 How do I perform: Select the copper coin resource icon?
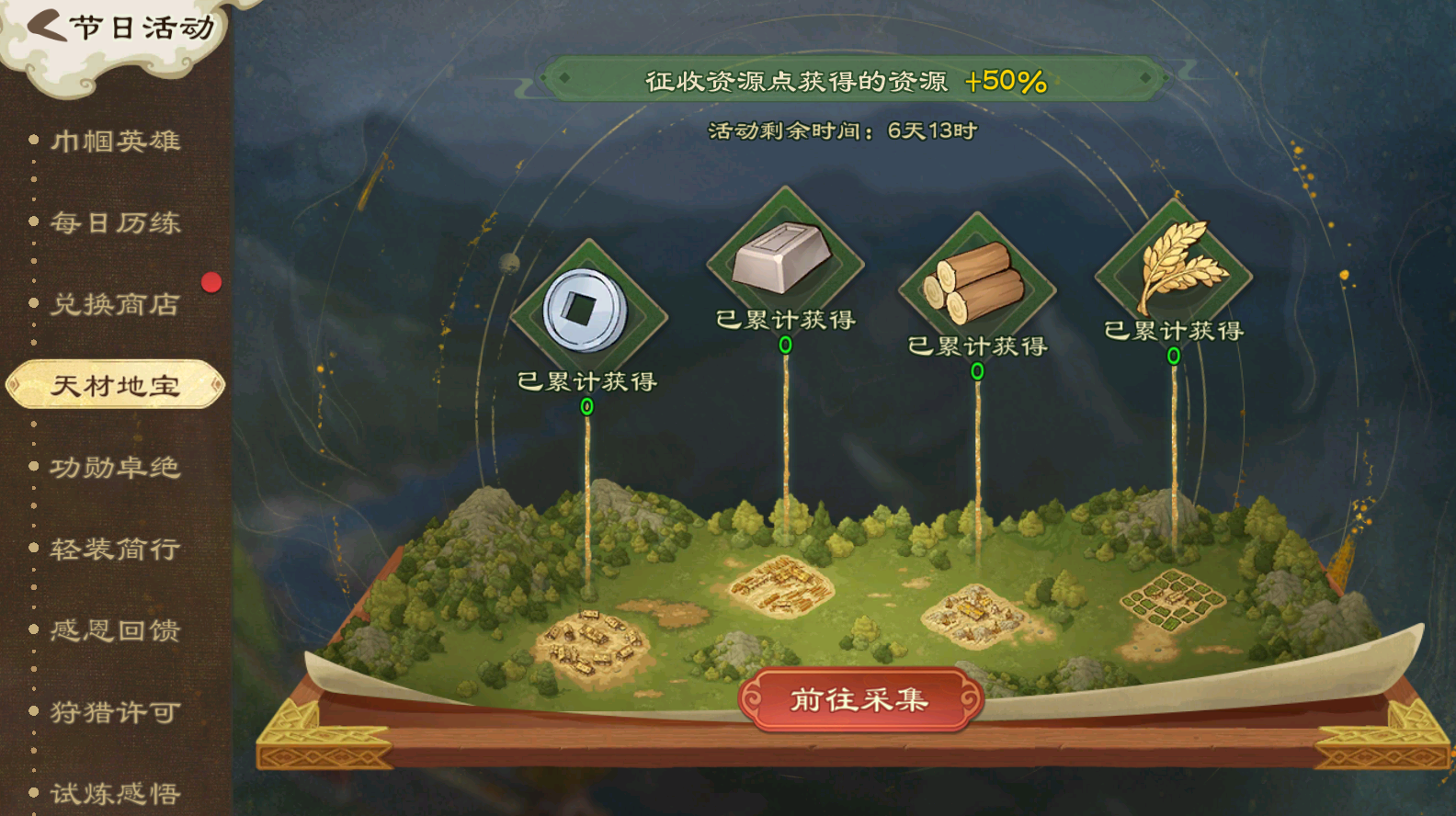pos(586,311)
